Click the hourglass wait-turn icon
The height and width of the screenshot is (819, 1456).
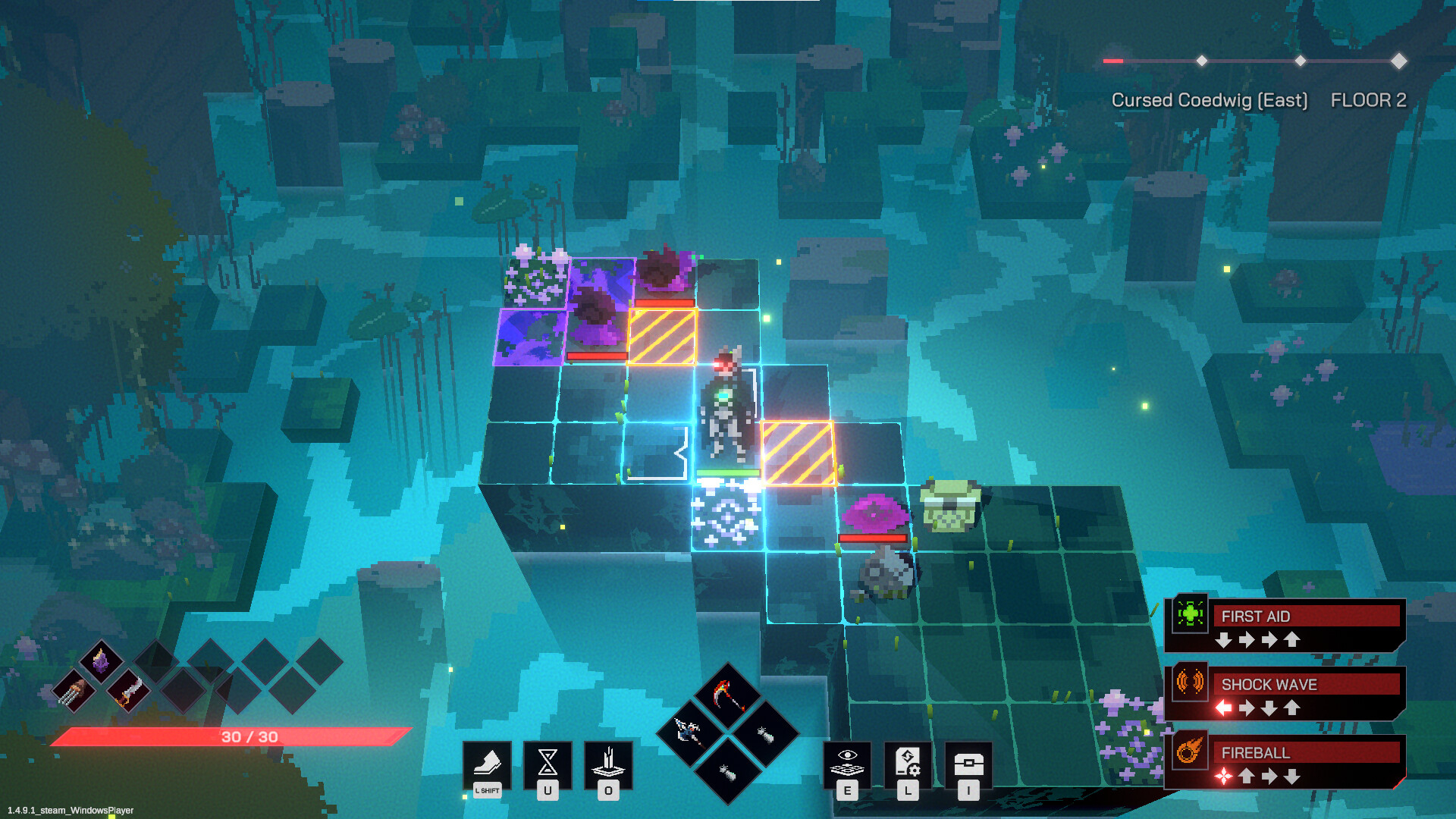tap(548, 763)
